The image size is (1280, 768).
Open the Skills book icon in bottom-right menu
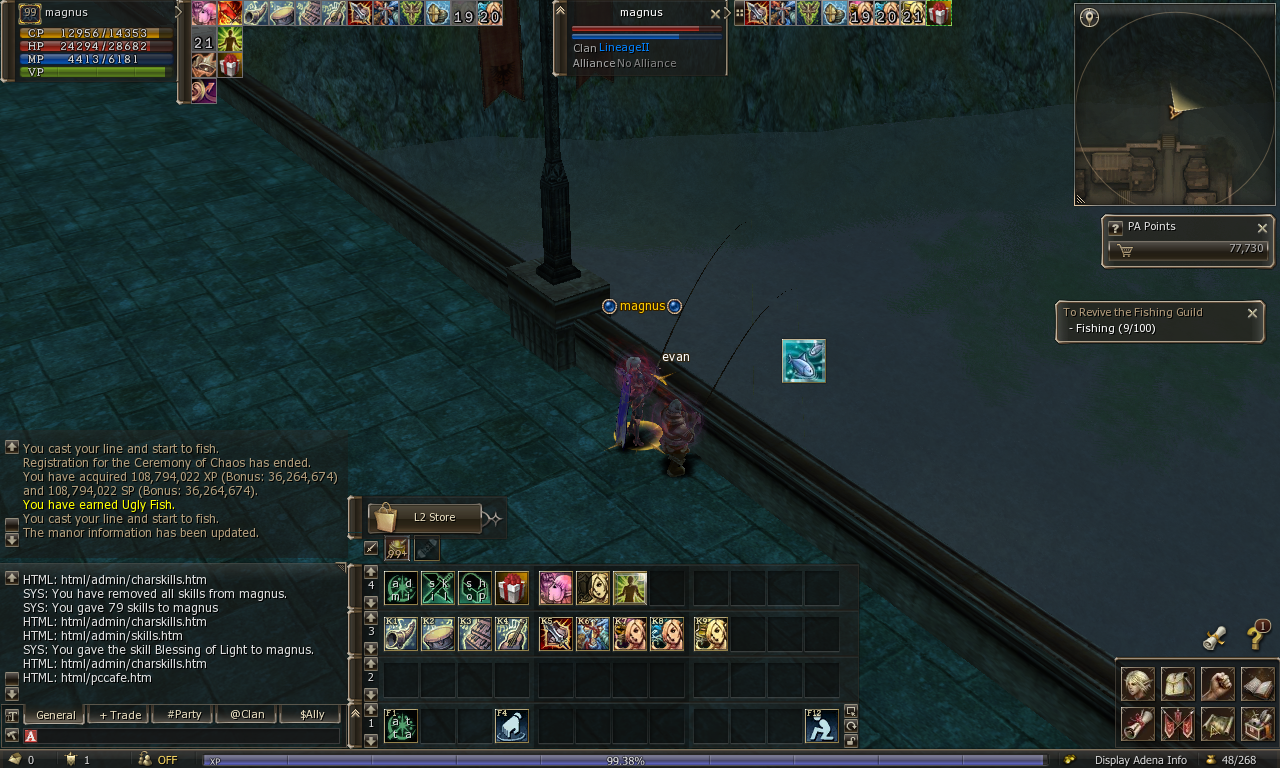pyautogui.click(x=1257, y=683)
